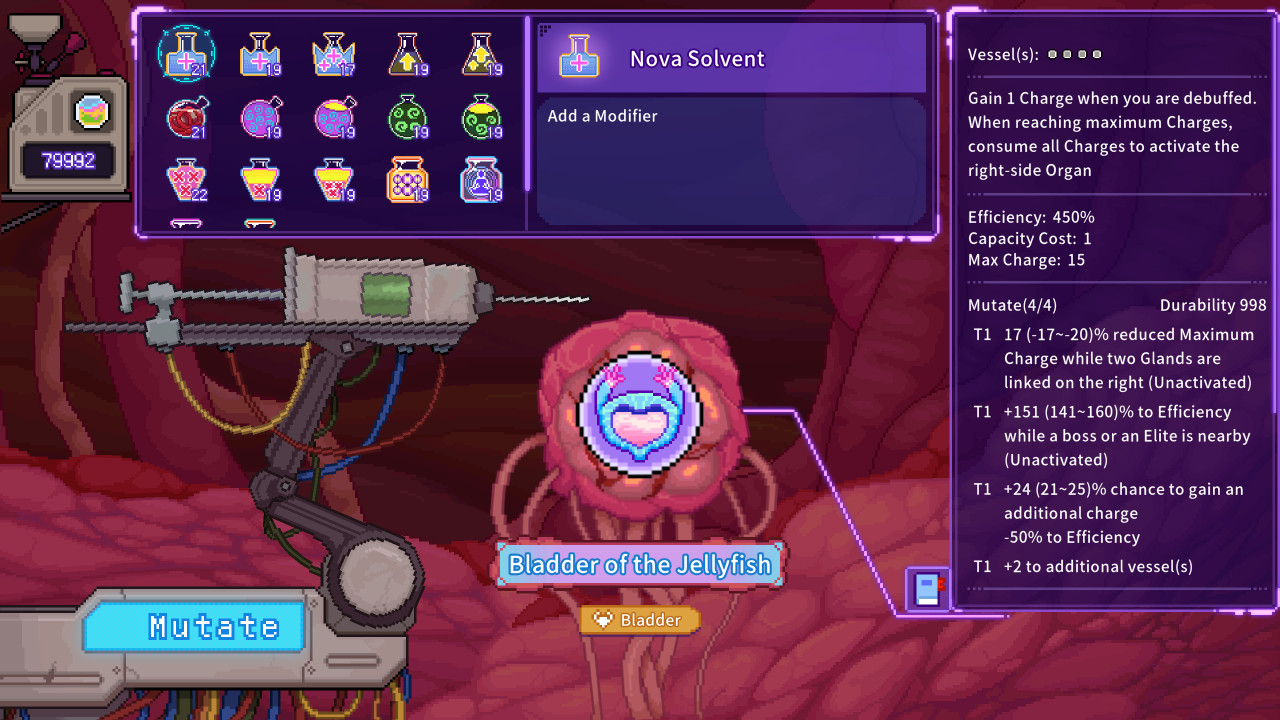
Task: Select the purple potion with yellow liquid
Action: pyautogui.click(x=334, y=118)
